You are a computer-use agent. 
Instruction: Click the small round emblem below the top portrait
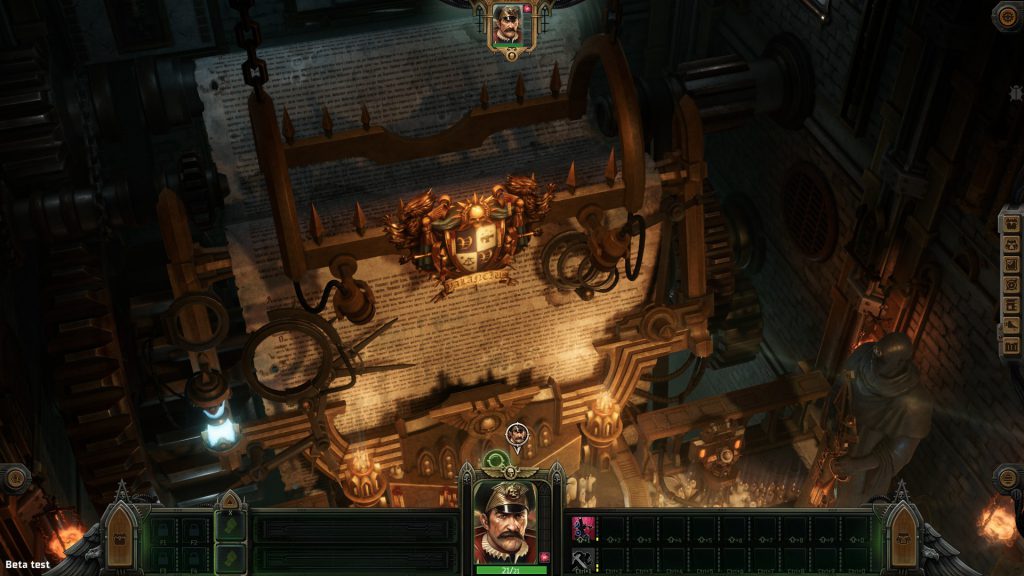click(512, 56)
